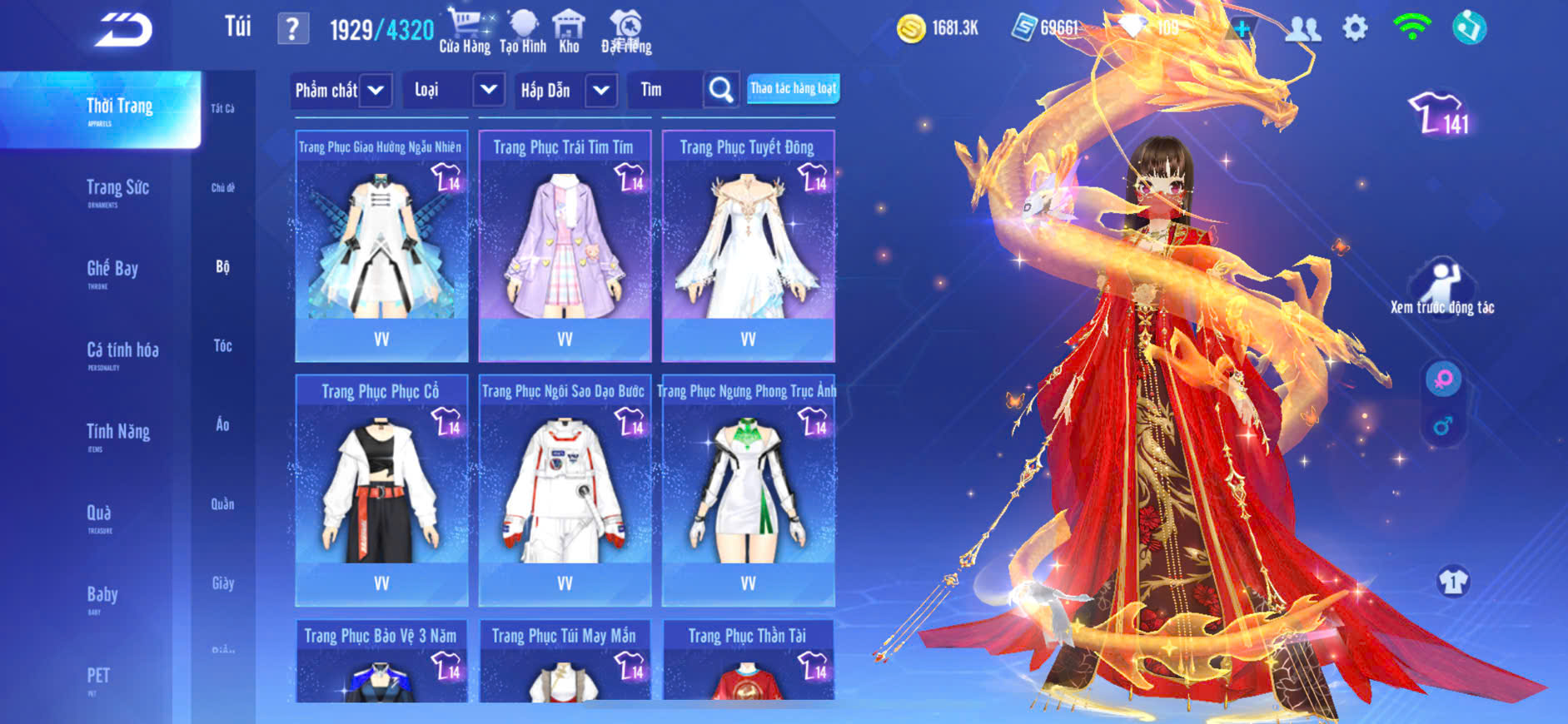The height and width of the screenshot is (724, 1568).
Task: Open the Tính Năng tab
Action: click(x=118, y=434)
